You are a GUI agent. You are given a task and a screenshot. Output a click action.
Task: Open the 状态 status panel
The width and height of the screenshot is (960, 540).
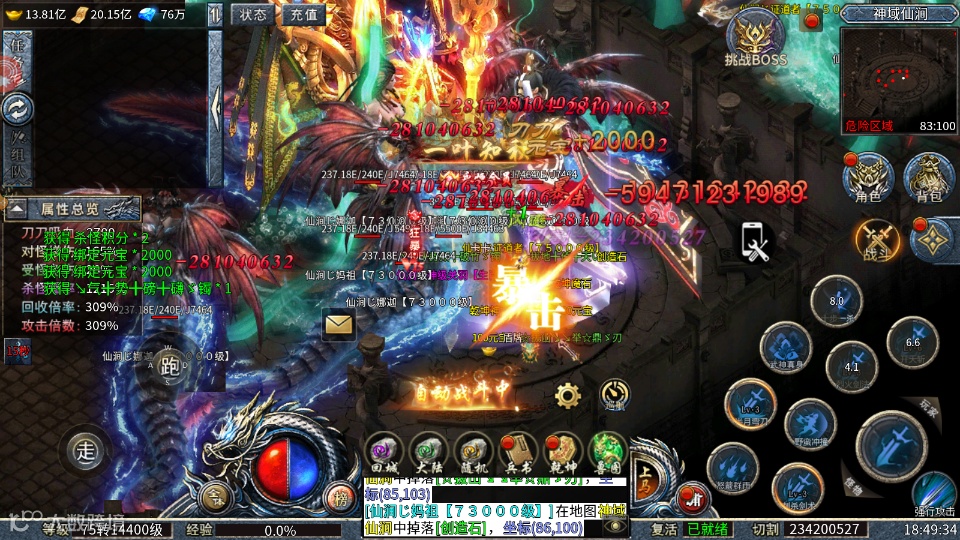[253, 14]
